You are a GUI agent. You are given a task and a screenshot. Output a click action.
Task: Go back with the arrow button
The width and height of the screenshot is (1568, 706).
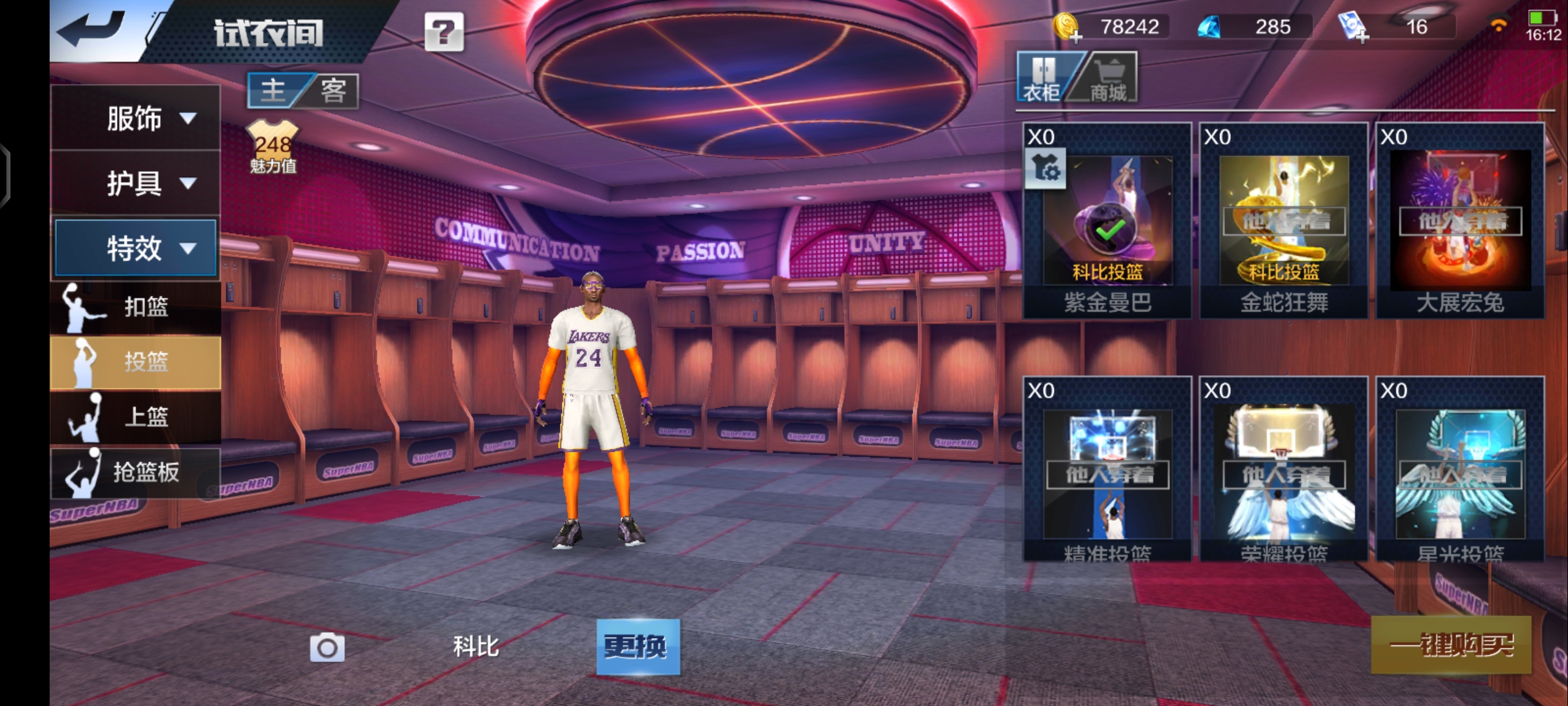(x=91, y=29)
